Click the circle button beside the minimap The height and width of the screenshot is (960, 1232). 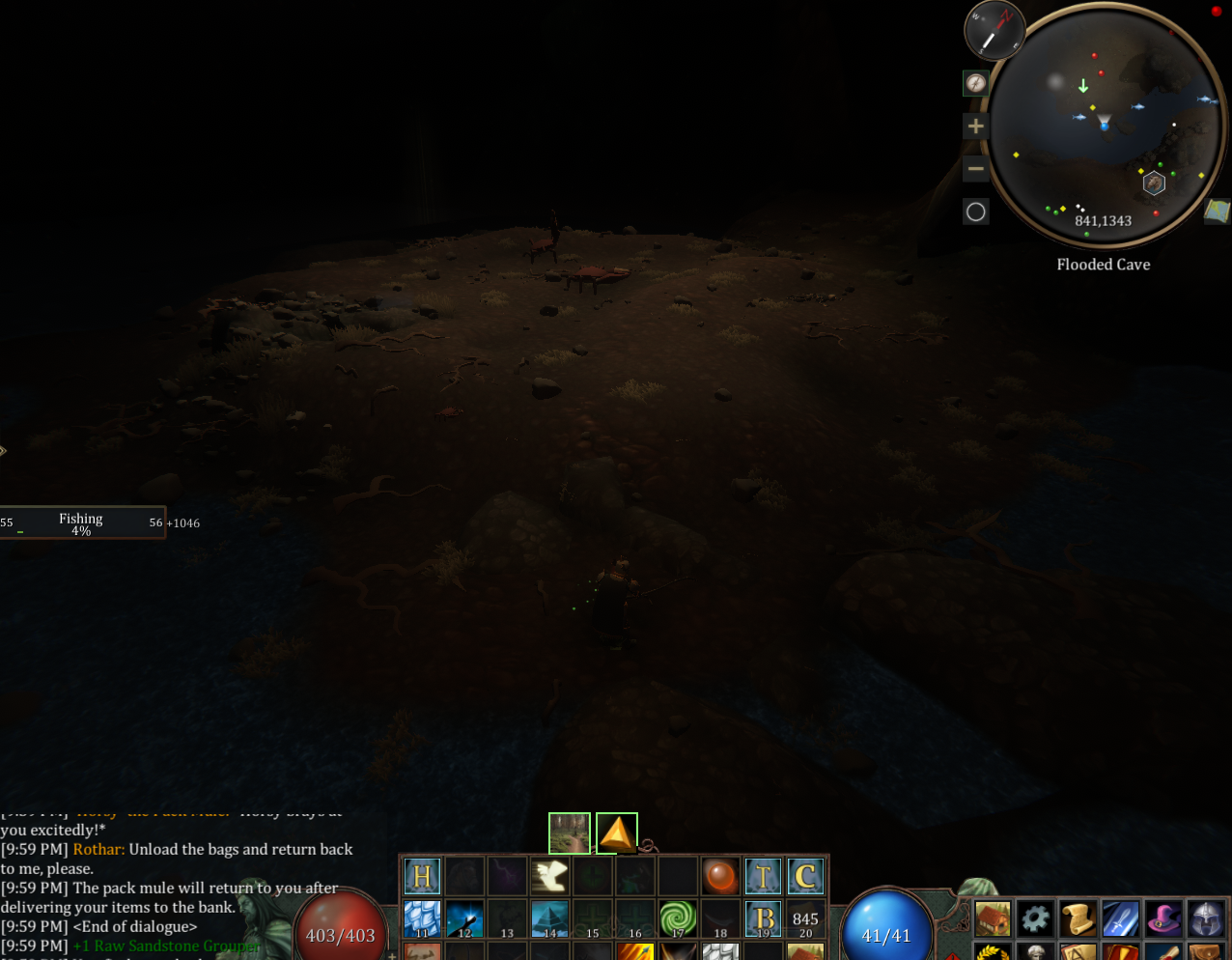point(976,212)
